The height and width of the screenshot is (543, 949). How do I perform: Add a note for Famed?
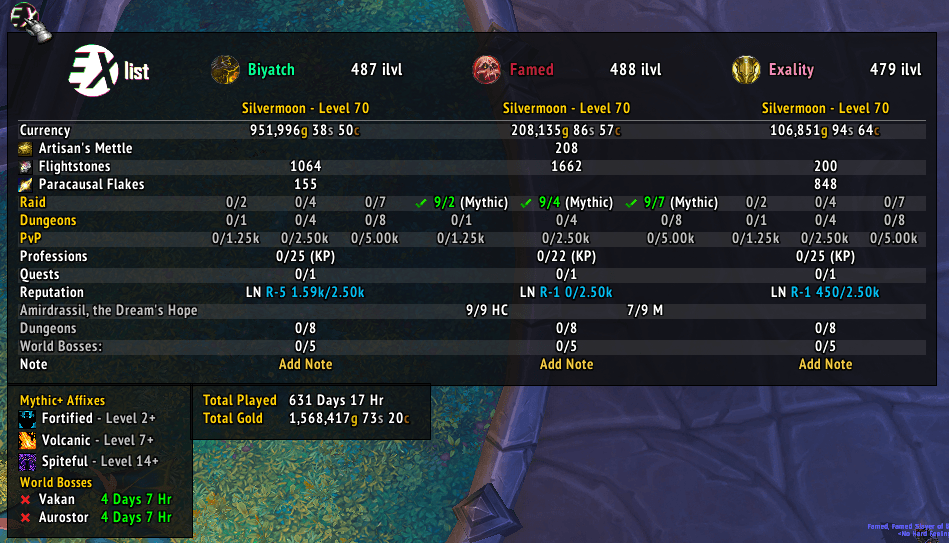click(566, 364)
